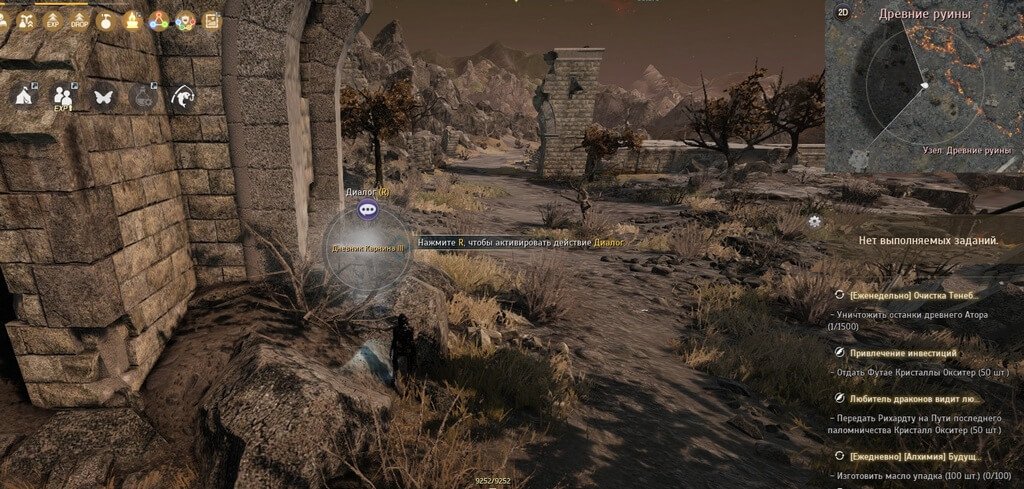Click the fishing hook and fish icon

(183, 96)
